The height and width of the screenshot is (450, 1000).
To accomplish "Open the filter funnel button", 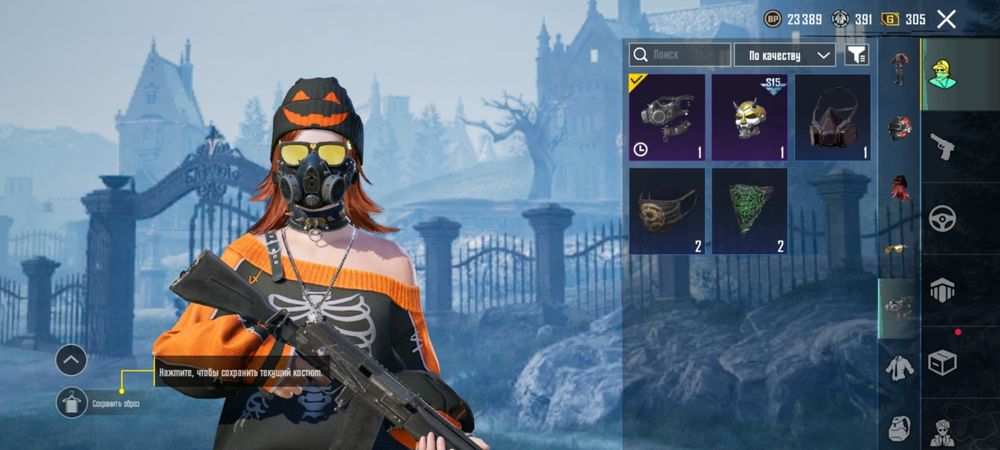I will (856, 54).
